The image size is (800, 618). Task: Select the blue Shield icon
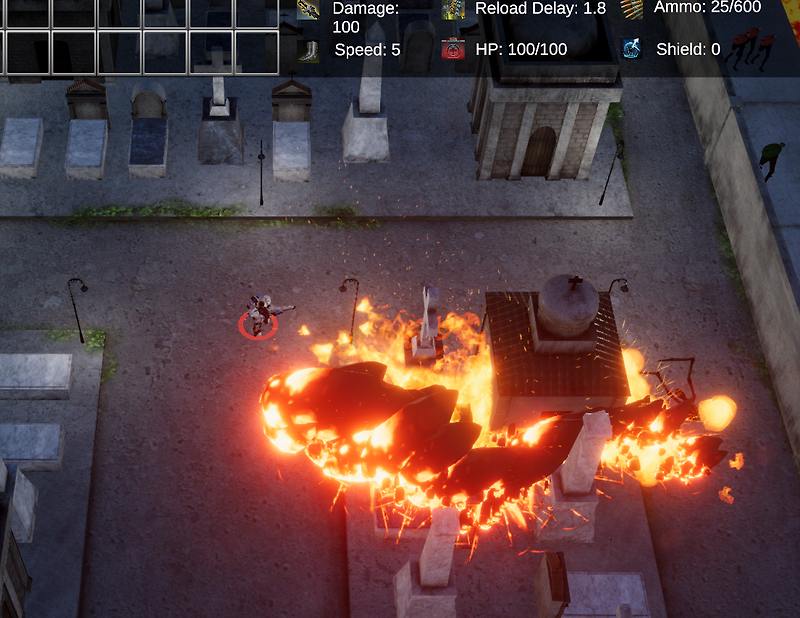tap(631, 49)
